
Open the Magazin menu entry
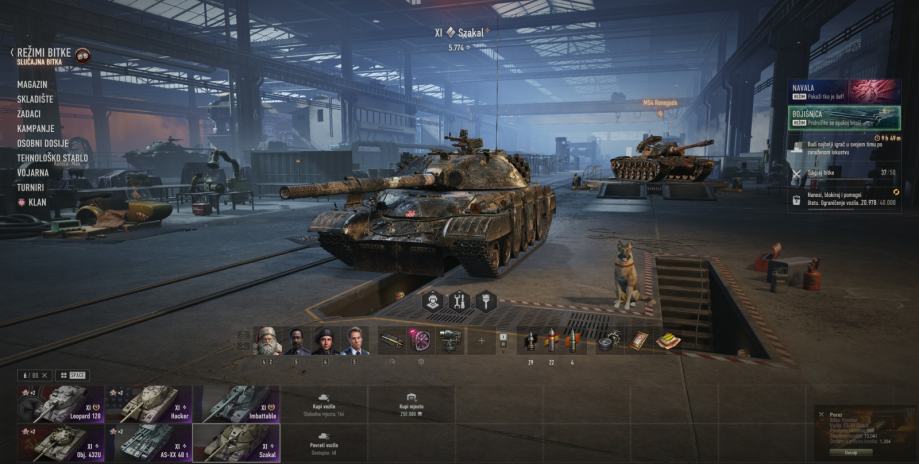click(x=32, y=85)
